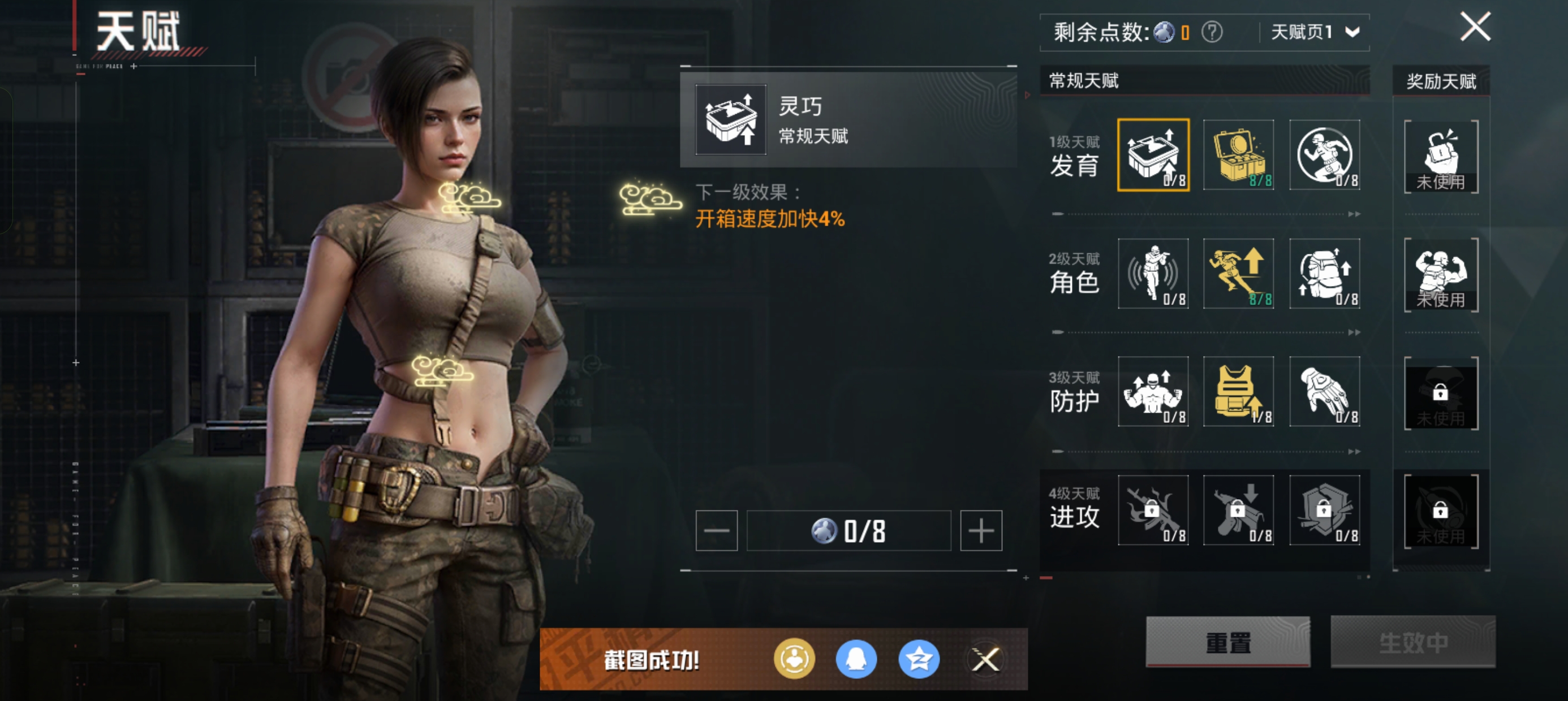Choose the running soldier circle talent
This screenshot has width=1568, height=701.
point(1325,155)
